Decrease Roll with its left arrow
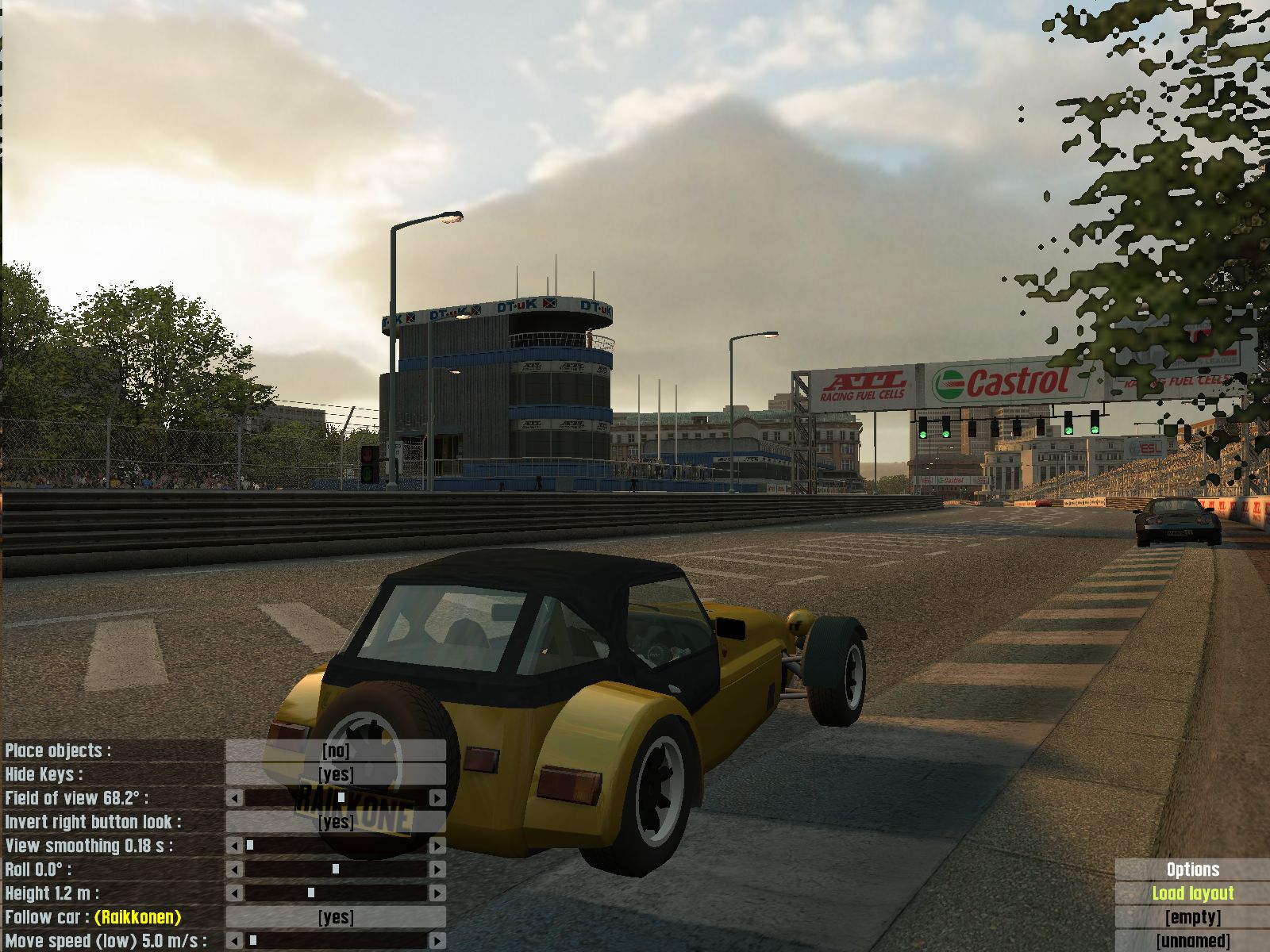Viewport: 1270px width, 952px height. point(235,869)
